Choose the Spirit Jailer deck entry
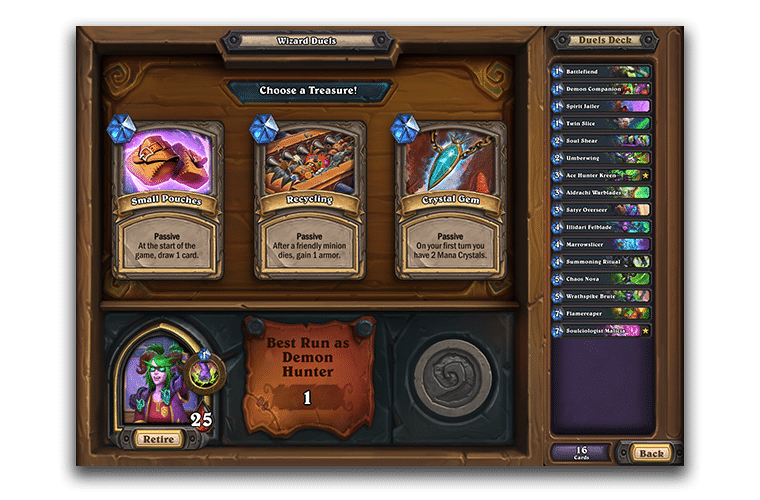 pyautogui.click(x=601, y=106)
